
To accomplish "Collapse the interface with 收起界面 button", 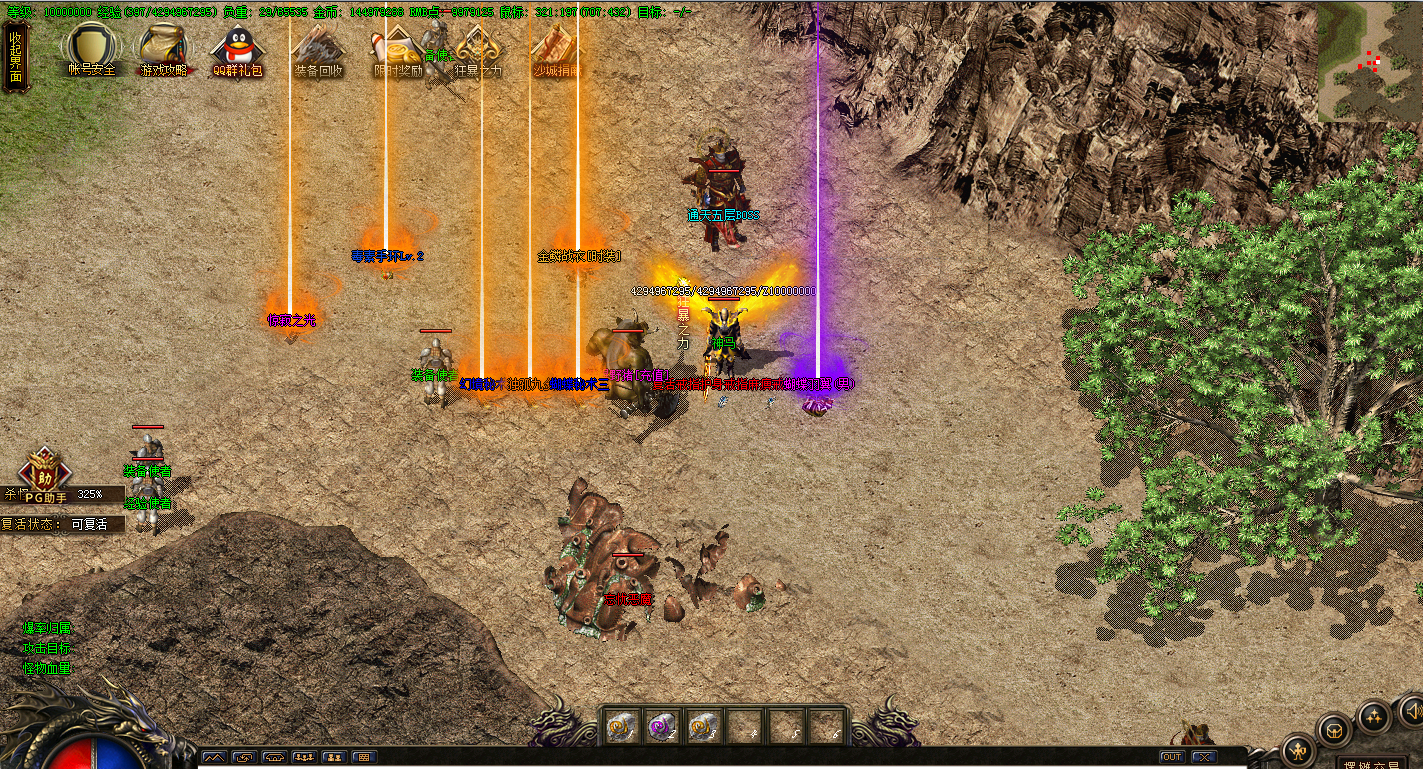I will (15, 56).
